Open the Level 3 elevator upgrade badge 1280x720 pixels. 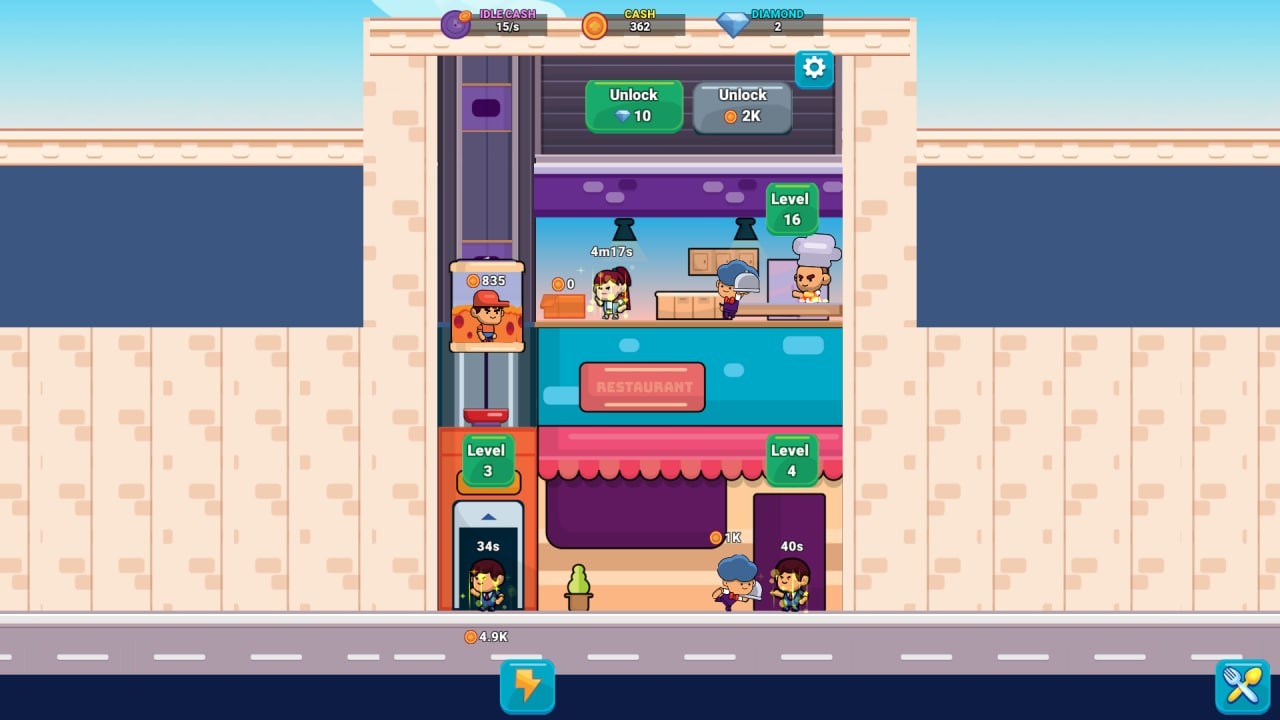pos(488,459)
